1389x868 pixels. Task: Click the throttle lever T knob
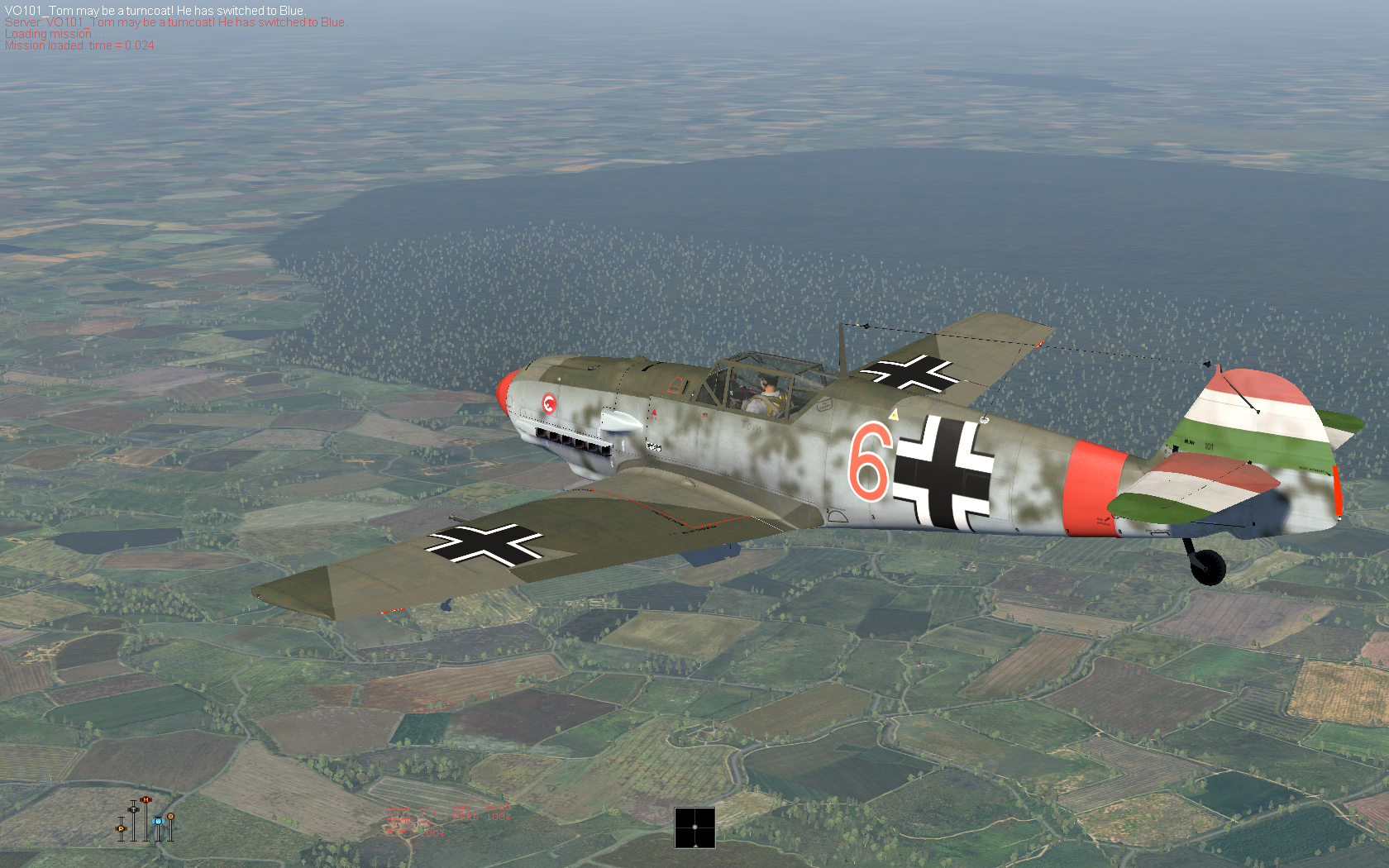click(x=133, y=809)
